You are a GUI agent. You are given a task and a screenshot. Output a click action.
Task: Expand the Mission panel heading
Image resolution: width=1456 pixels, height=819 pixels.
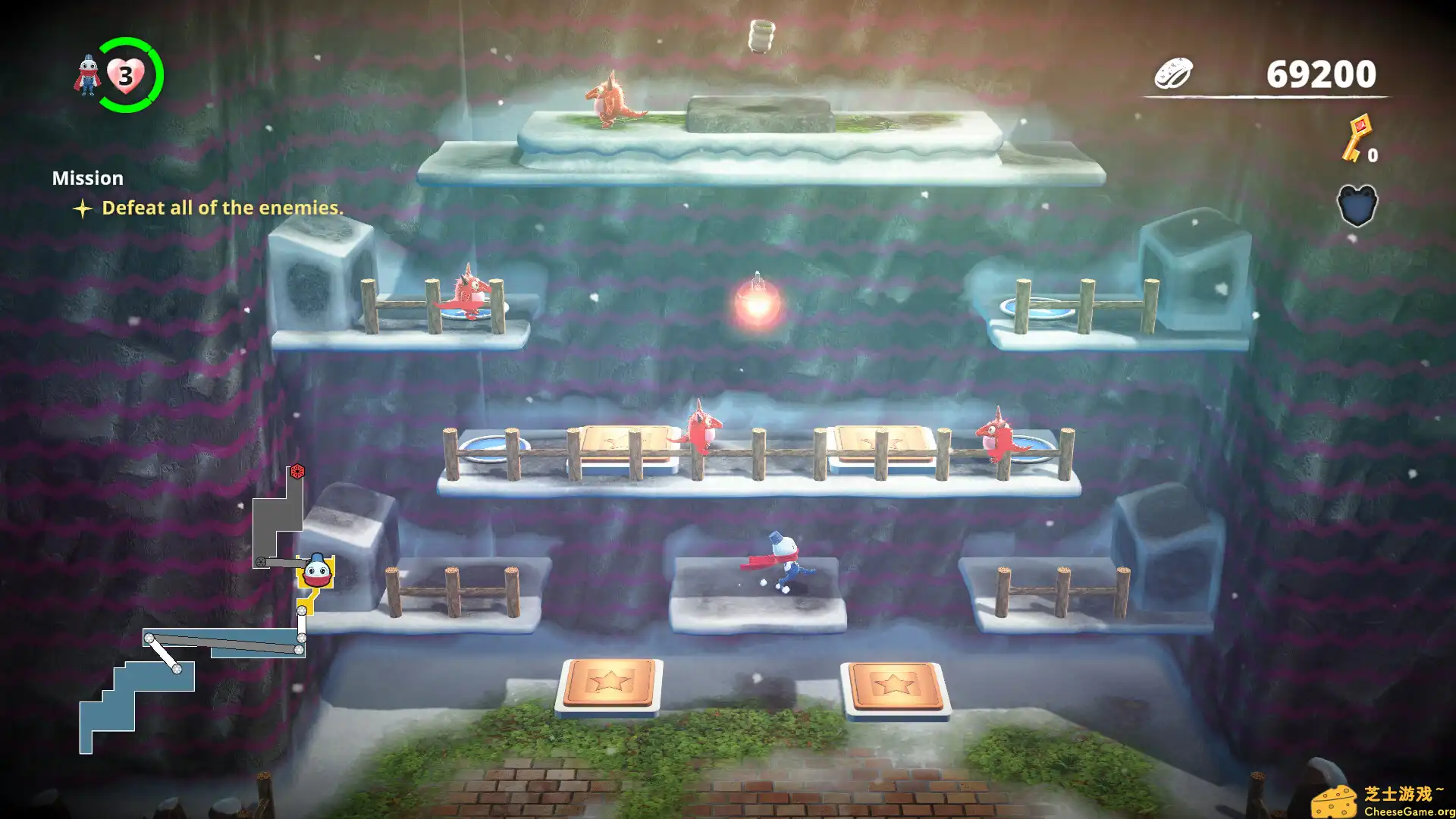pyautogui.click(x=87, y=178)
